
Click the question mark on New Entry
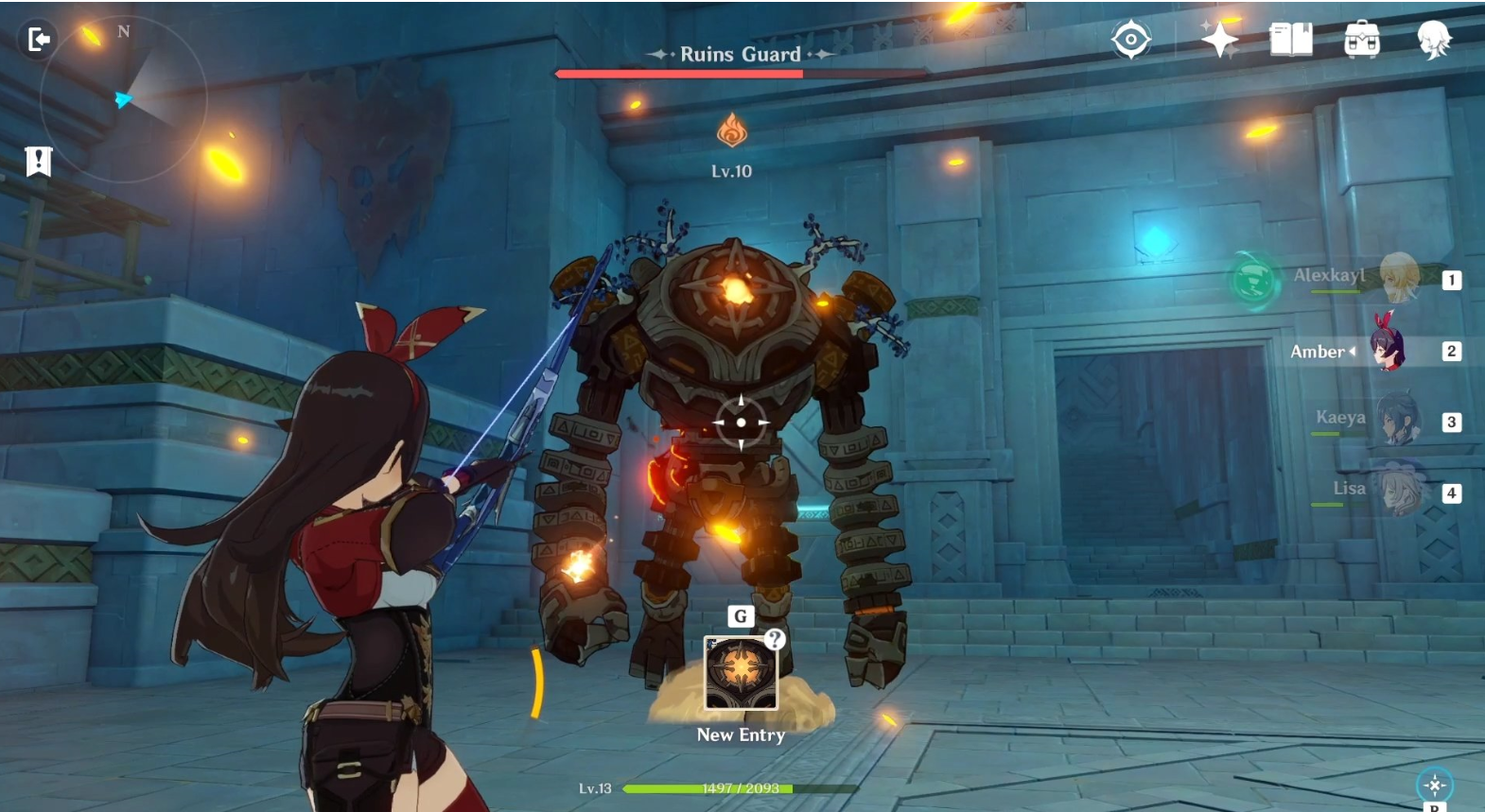(x=775, y=639)
